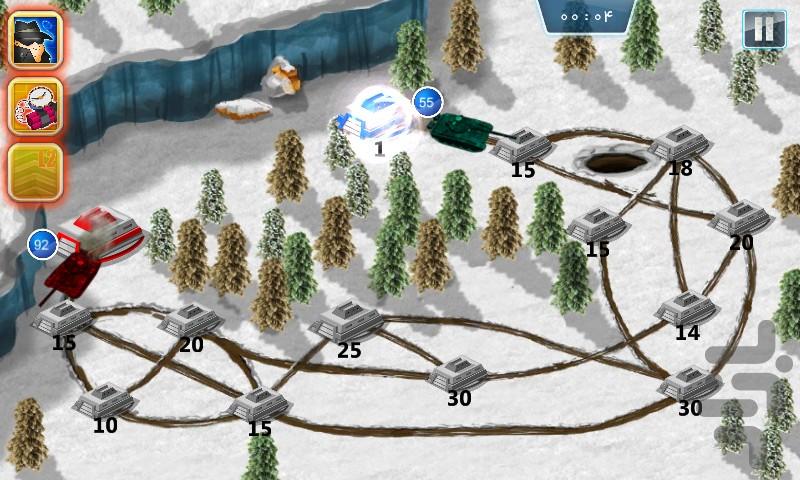Activate the spy ability icon
The width and height of the screenshot is (800, 480).
point(35,39)
